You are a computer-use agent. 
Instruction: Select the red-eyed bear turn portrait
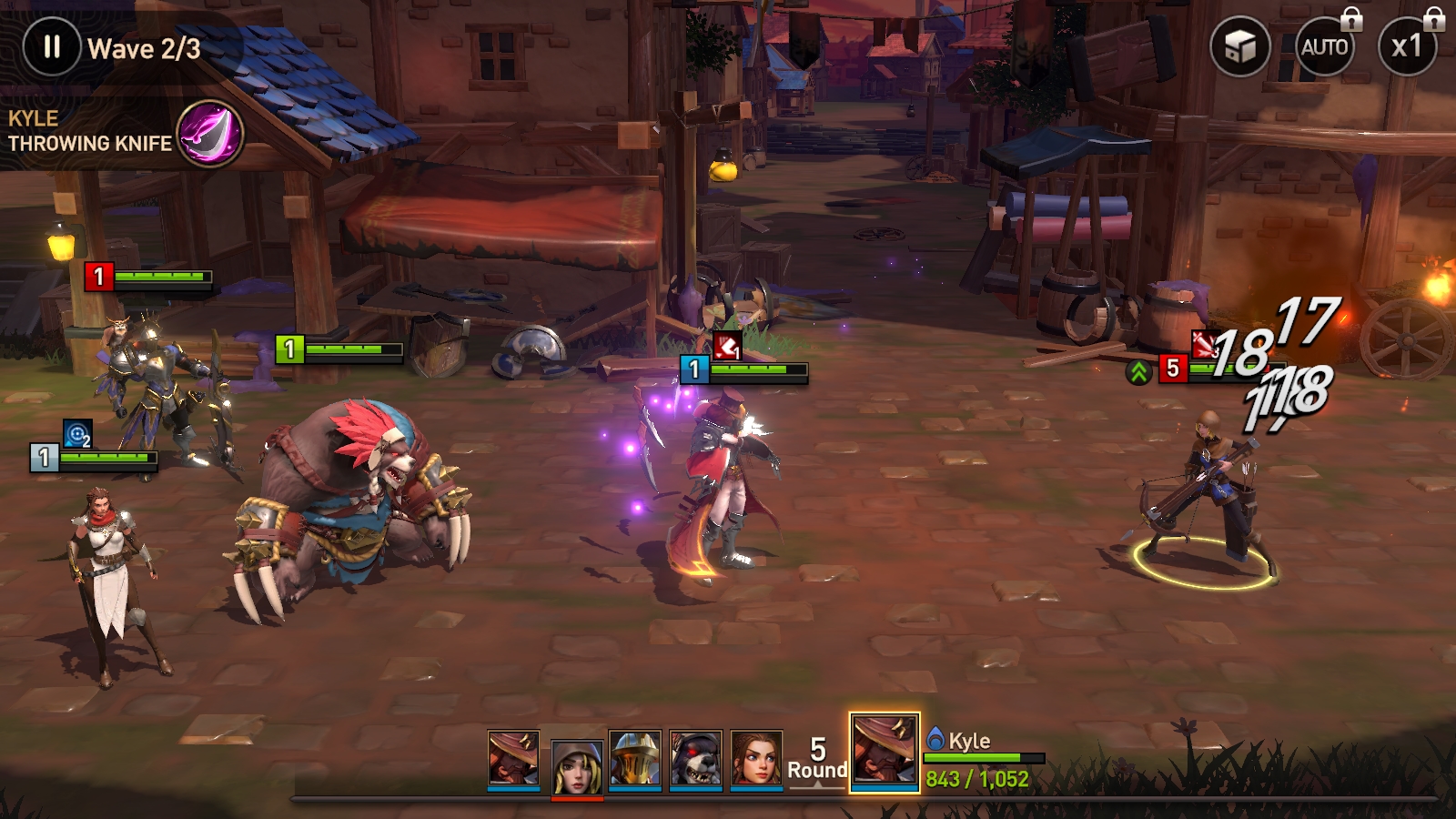click(696, 759)
